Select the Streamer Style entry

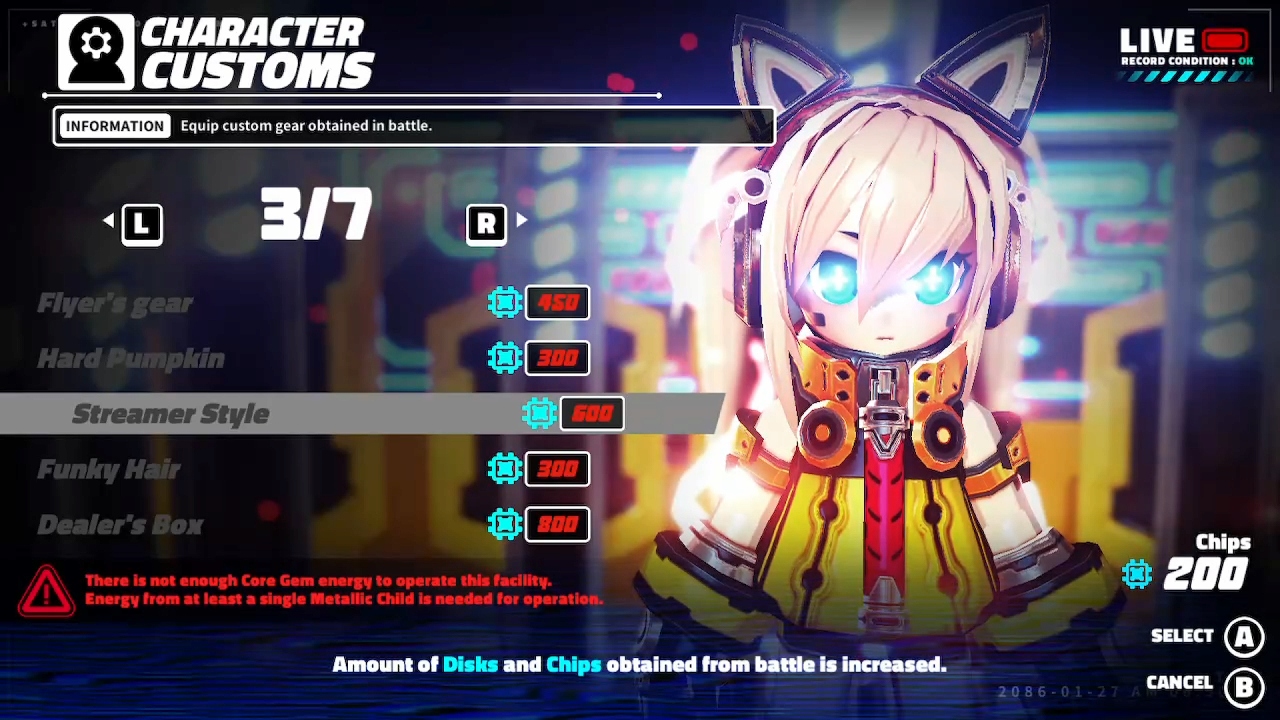pos(170,413)
